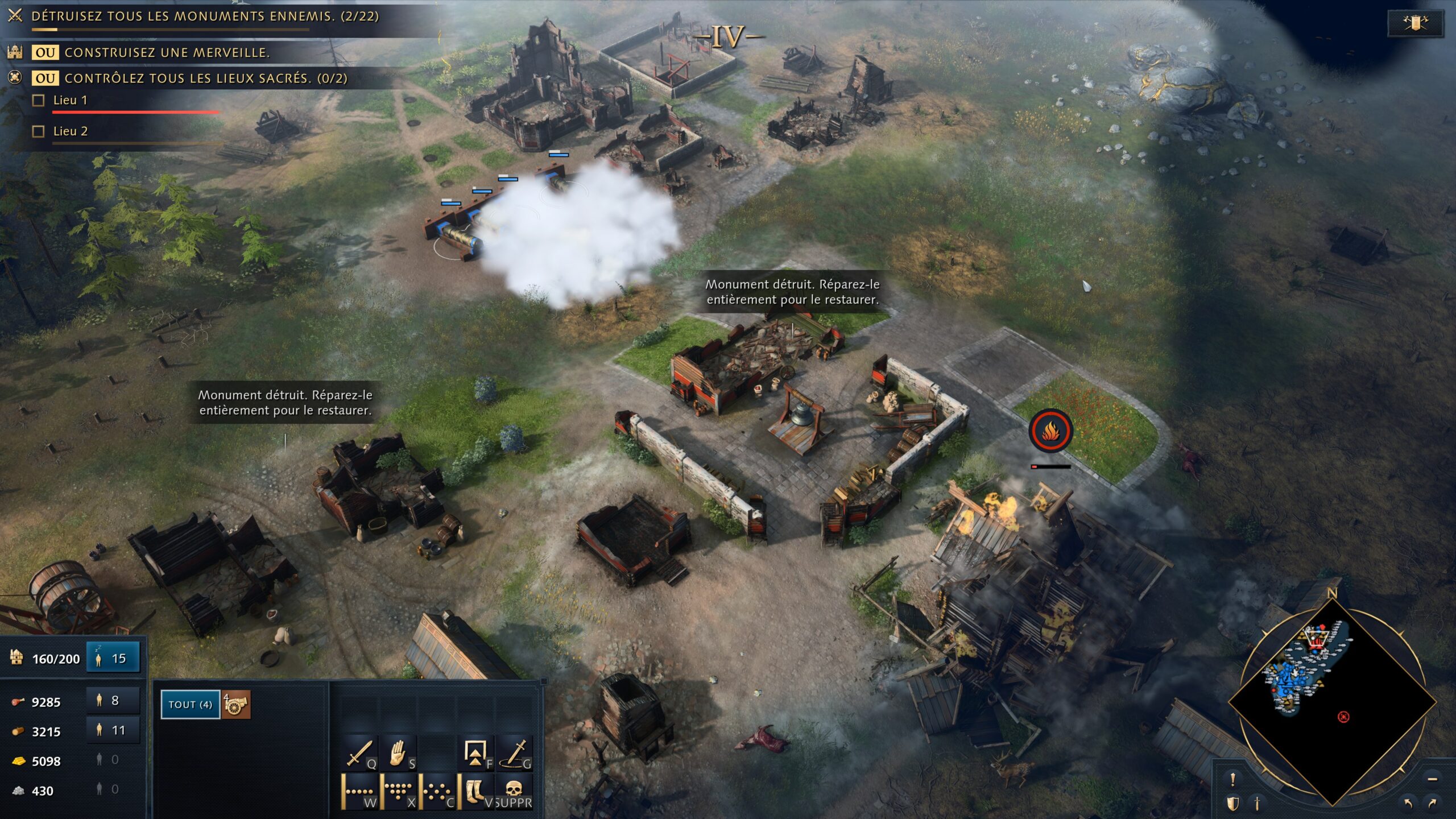Choose the wedge formation icon

[x=398, y=791]
